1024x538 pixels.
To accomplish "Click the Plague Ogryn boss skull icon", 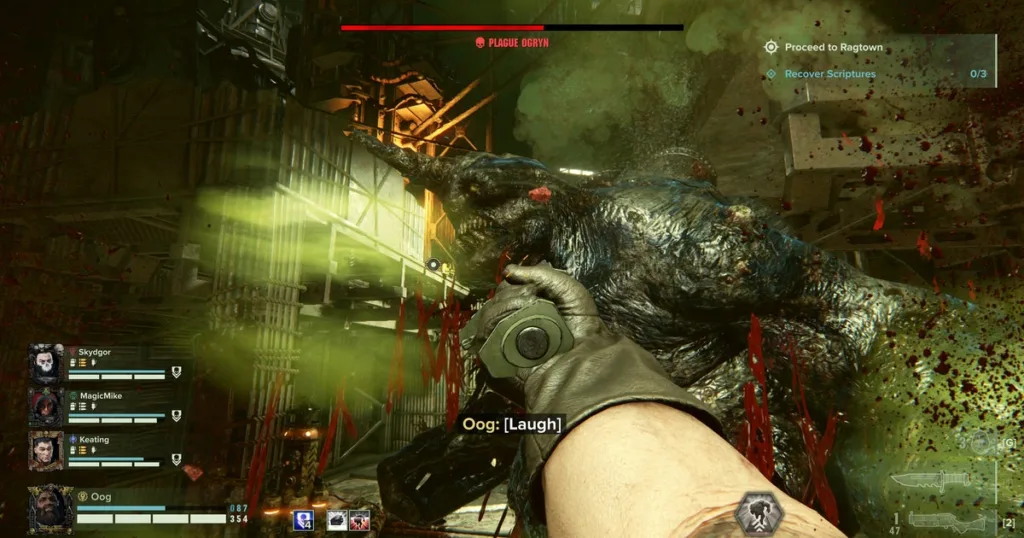I will (480, 42).
